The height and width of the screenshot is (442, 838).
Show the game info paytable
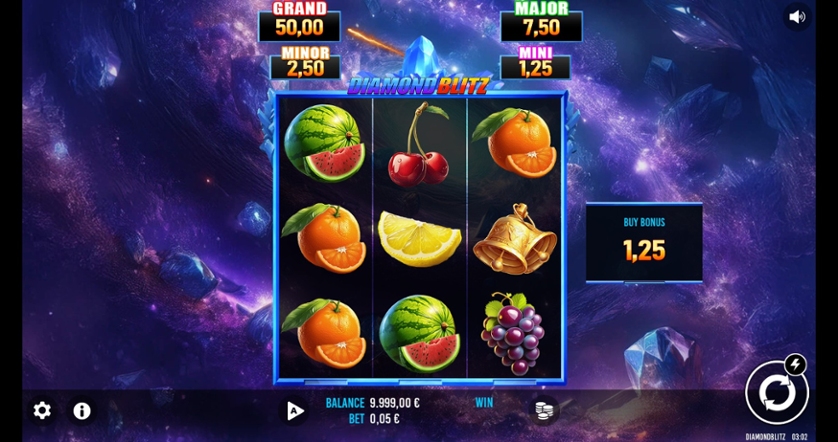[x=82, y=410]
